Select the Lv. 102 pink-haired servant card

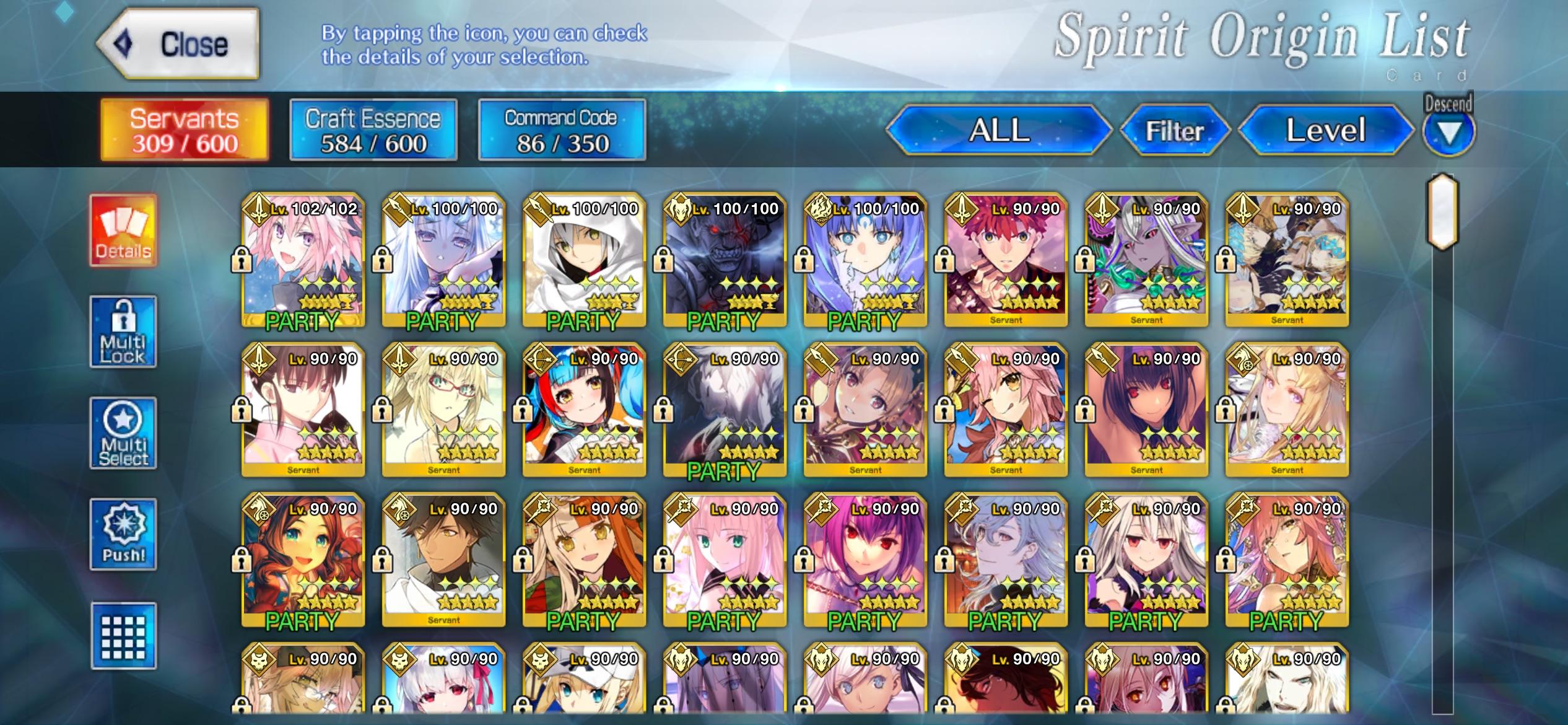[303, 260]
